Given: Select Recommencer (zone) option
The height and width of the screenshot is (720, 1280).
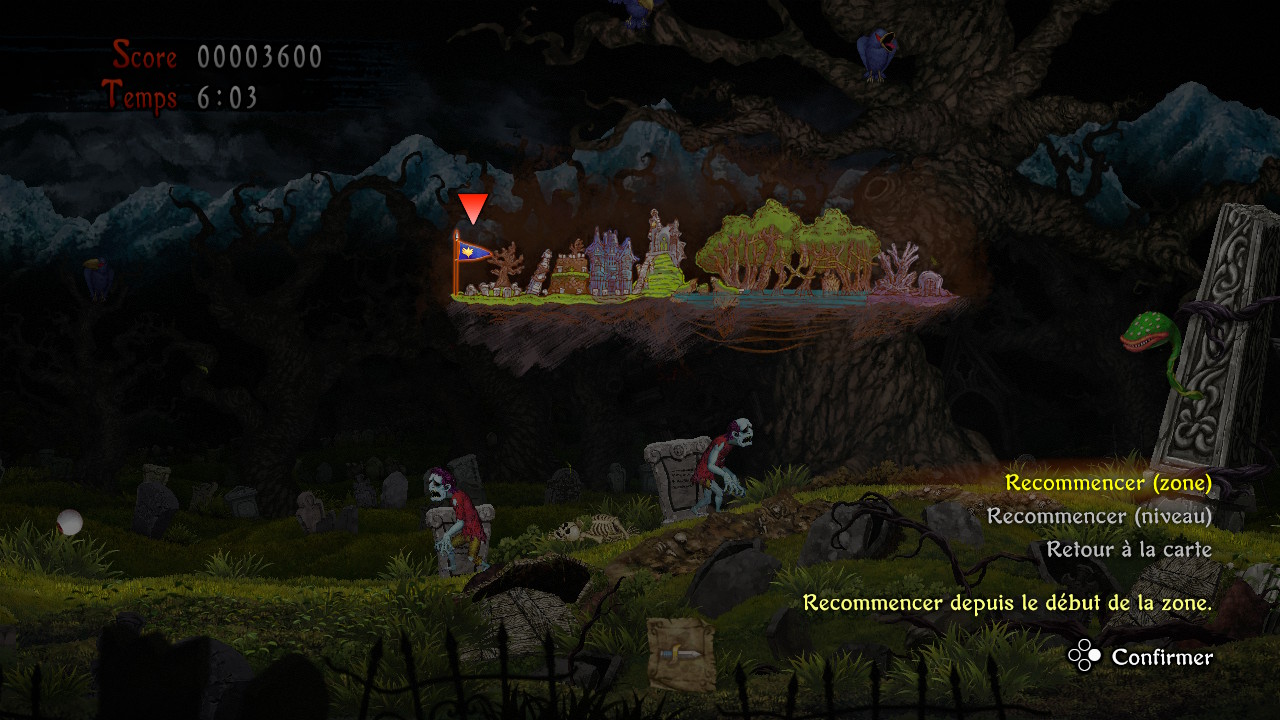Looking at the screenshot, I should pyautogui.click(x=1108, y=483).
